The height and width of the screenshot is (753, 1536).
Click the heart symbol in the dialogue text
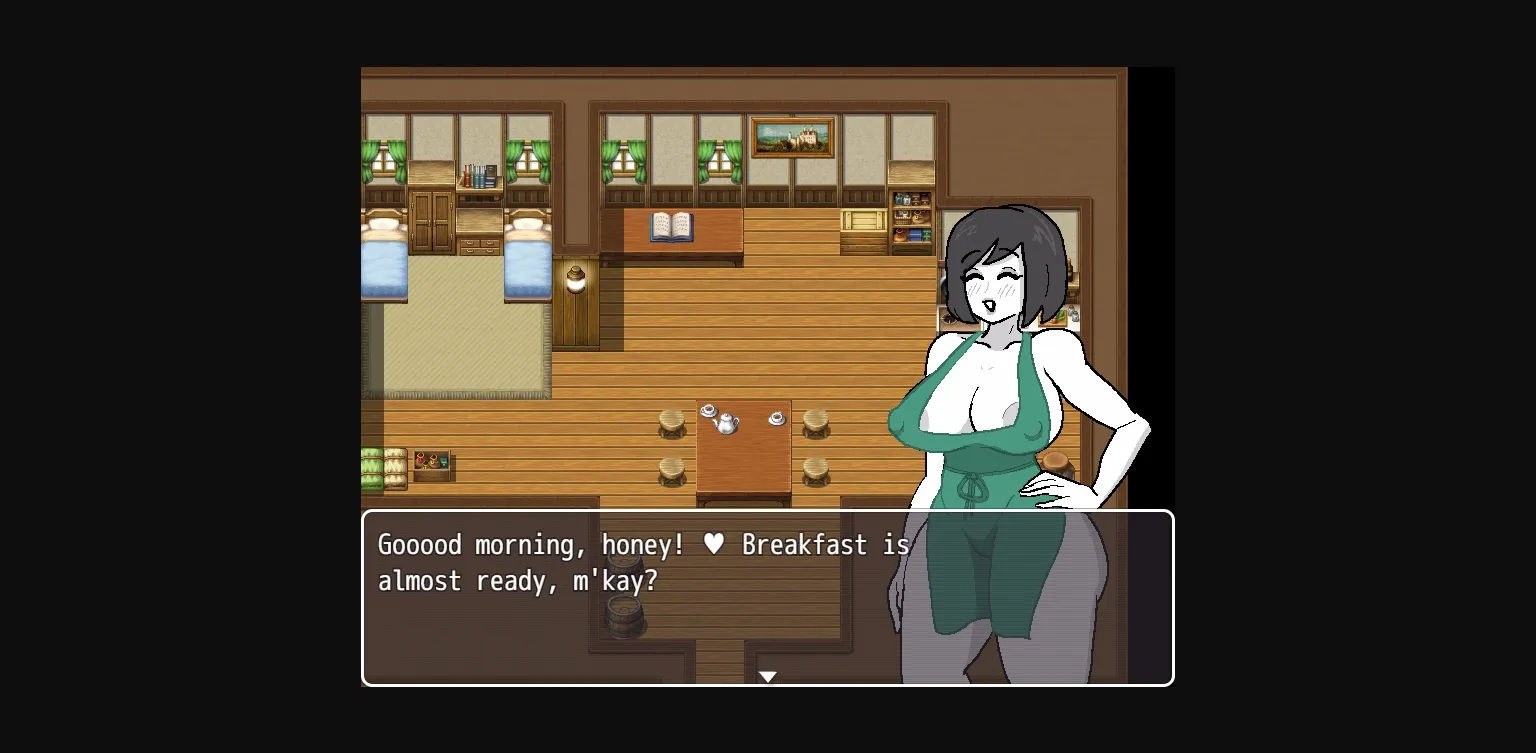[713, 544]
